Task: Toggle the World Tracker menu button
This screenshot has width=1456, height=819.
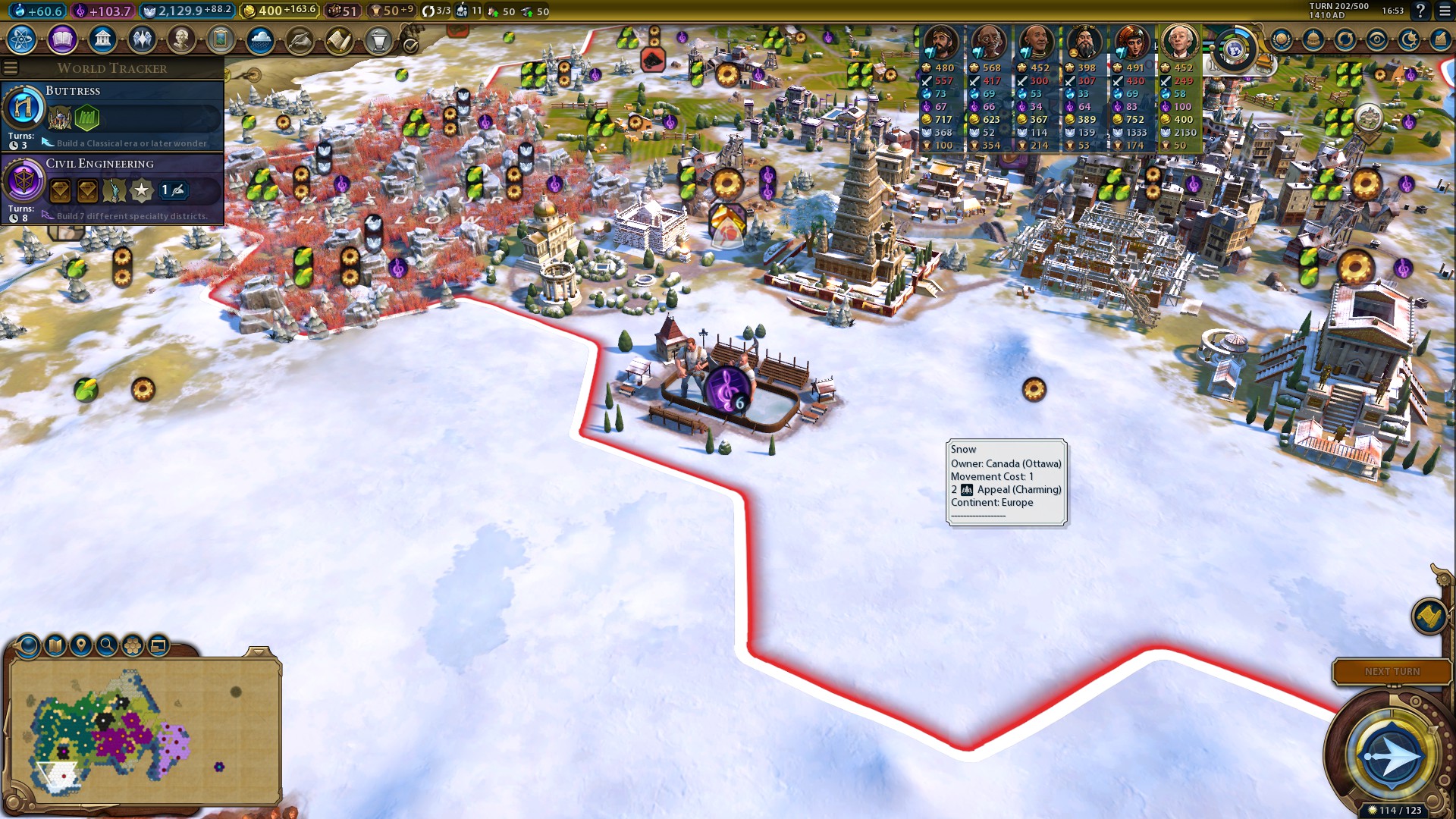Action: point(11,68)
